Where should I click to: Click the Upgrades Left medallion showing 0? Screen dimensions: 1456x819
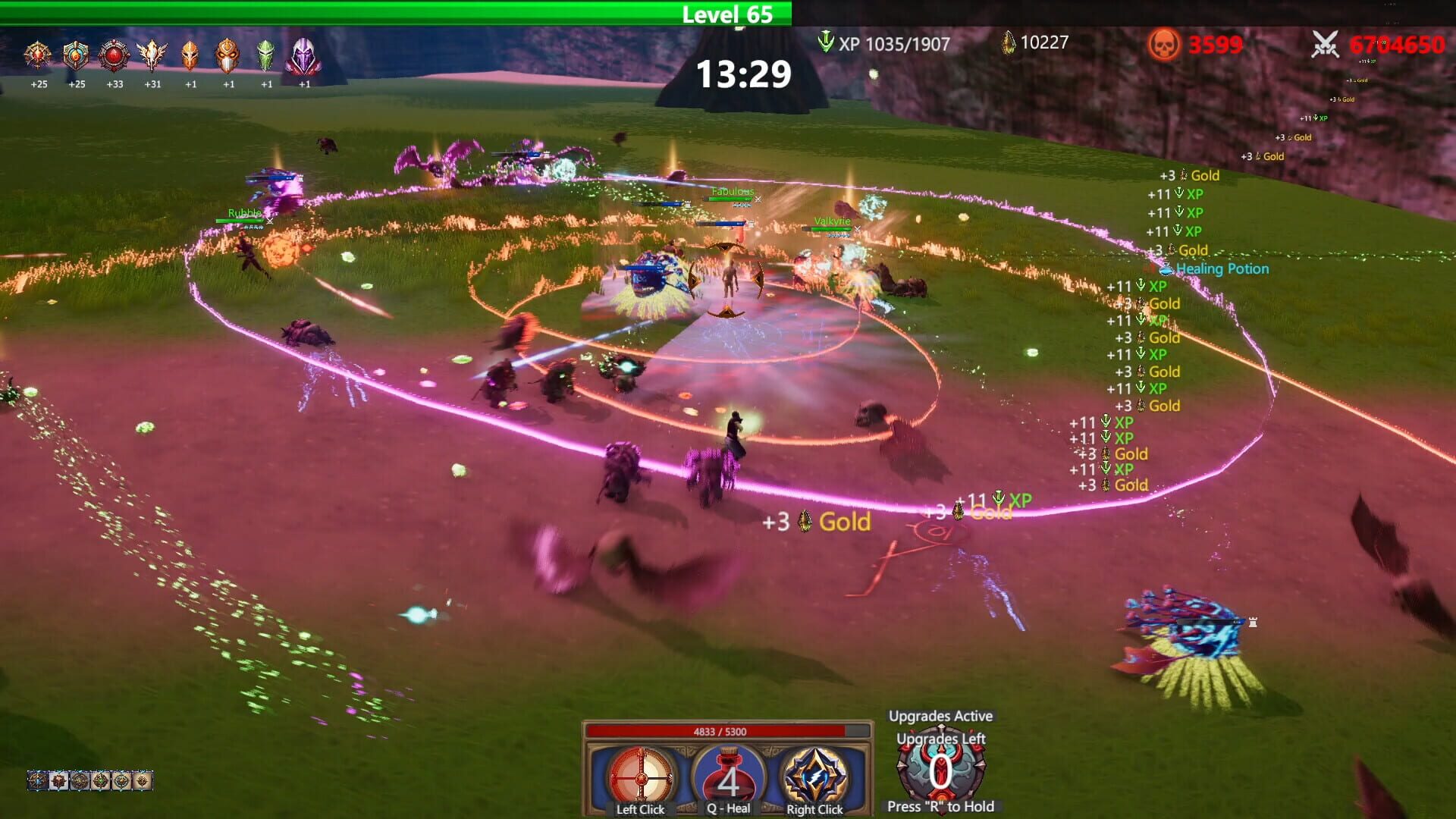coord(940,772)
